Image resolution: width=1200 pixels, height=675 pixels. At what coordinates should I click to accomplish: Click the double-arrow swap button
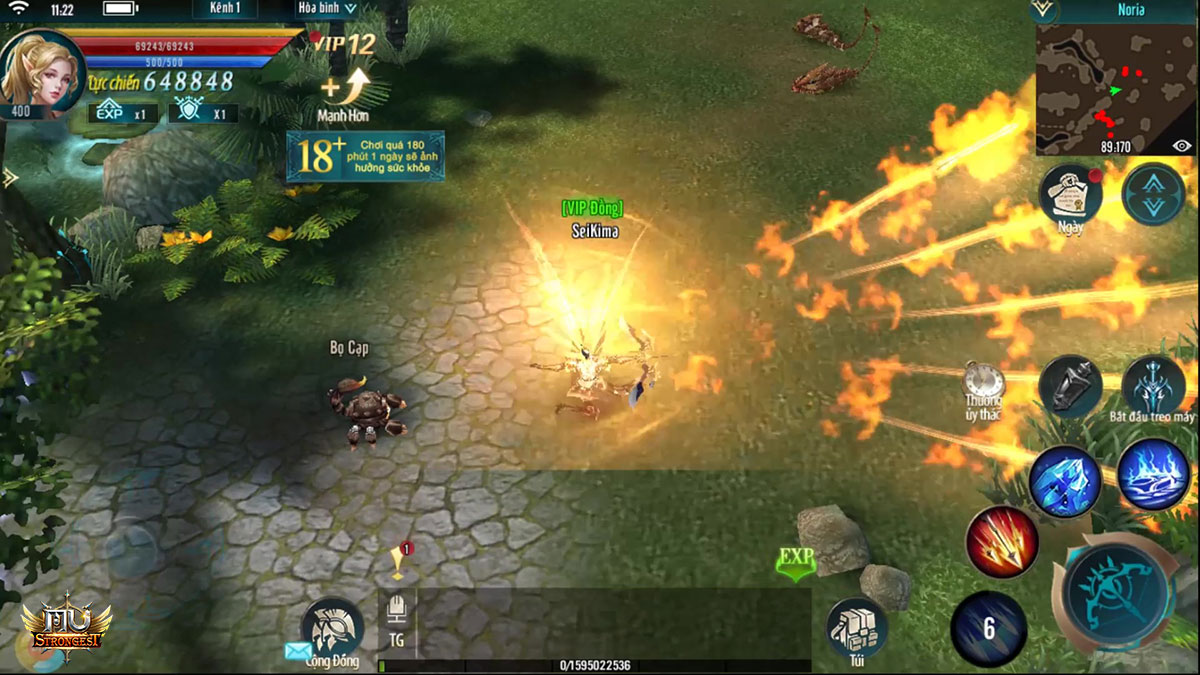pyautogui.click(x=1153, y=193)
